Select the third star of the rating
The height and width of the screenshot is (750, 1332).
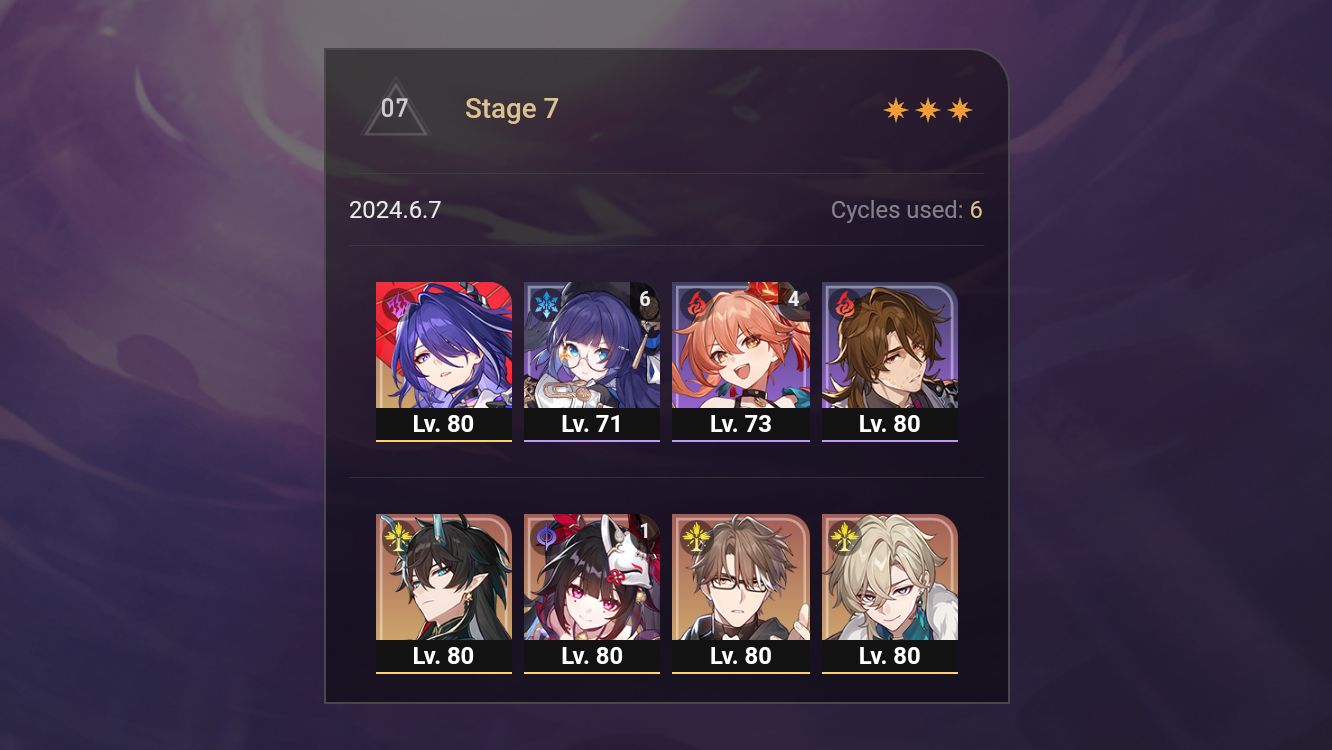click(x=959, y=108)
